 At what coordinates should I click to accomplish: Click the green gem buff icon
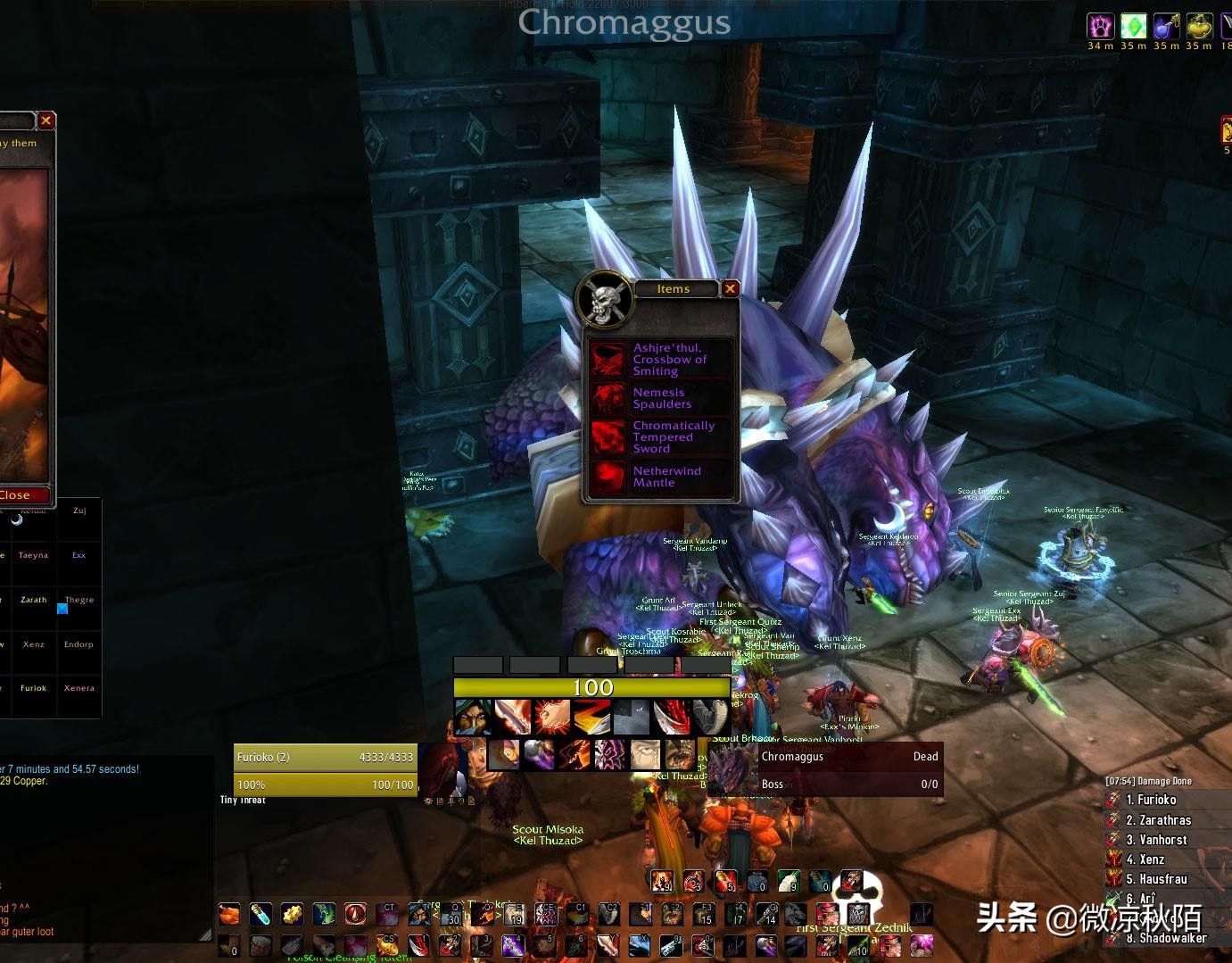pyautogui.click(x=1133, y=26)
